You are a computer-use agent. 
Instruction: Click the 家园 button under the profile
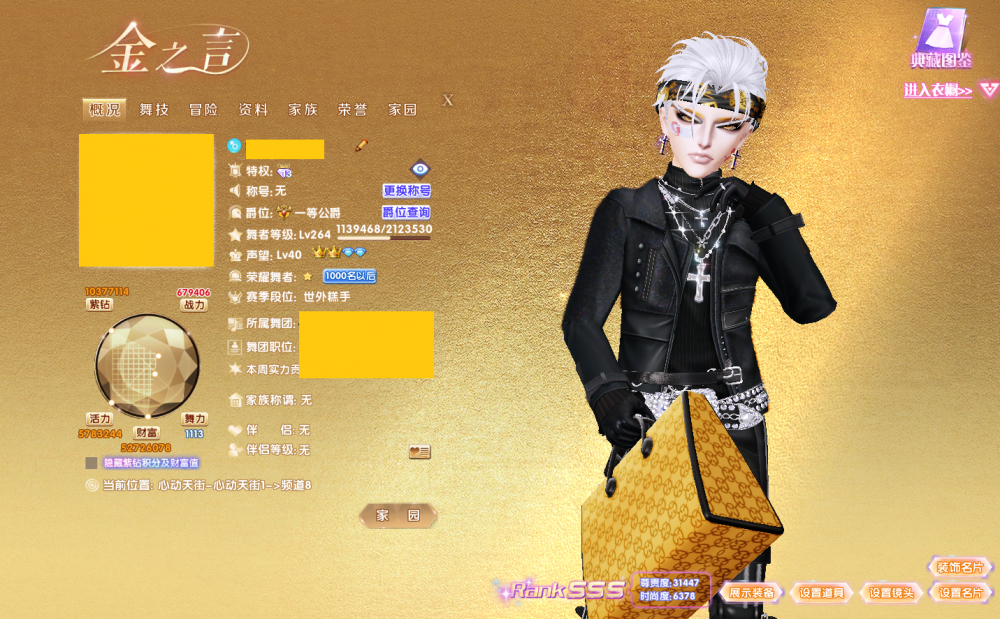pyautogui.click(x=398, y=516)
